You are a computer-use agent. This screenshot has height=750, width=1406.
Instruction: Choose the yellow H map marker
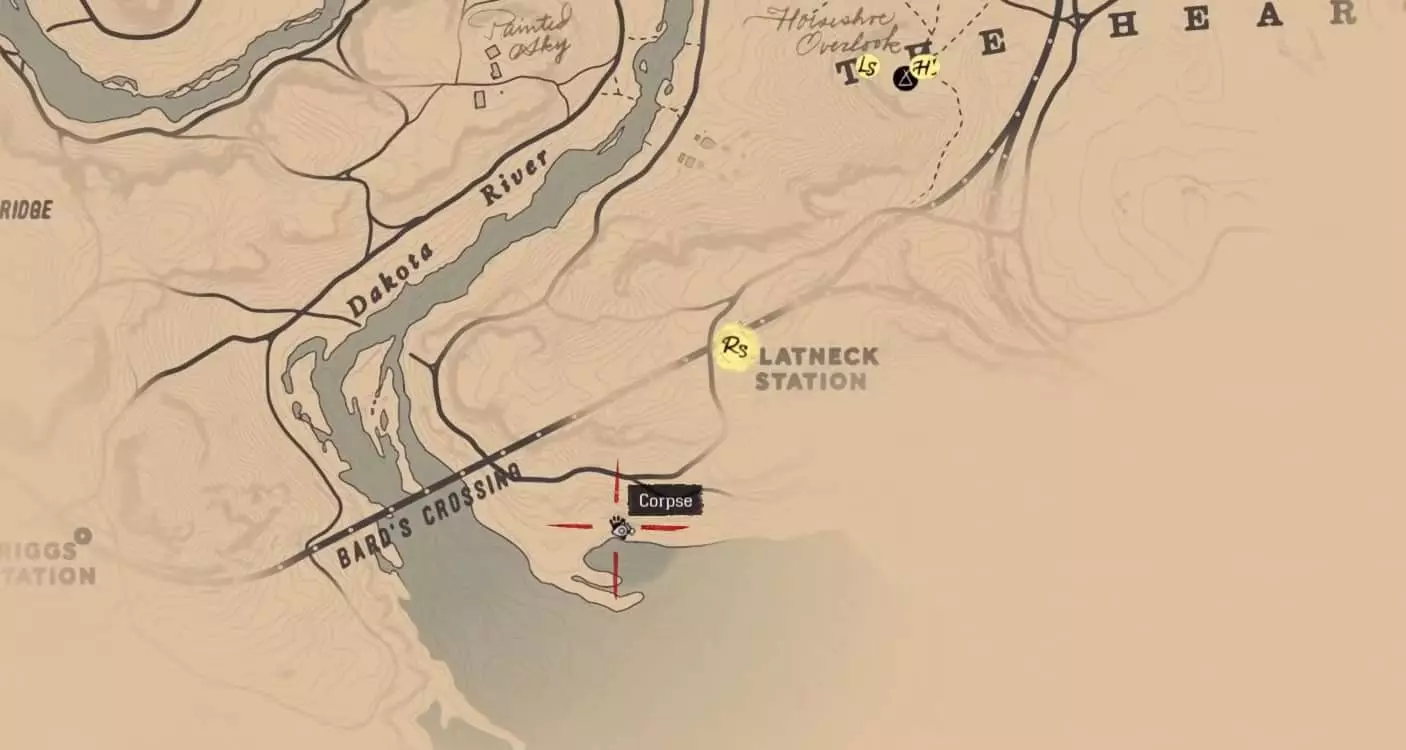926,69
